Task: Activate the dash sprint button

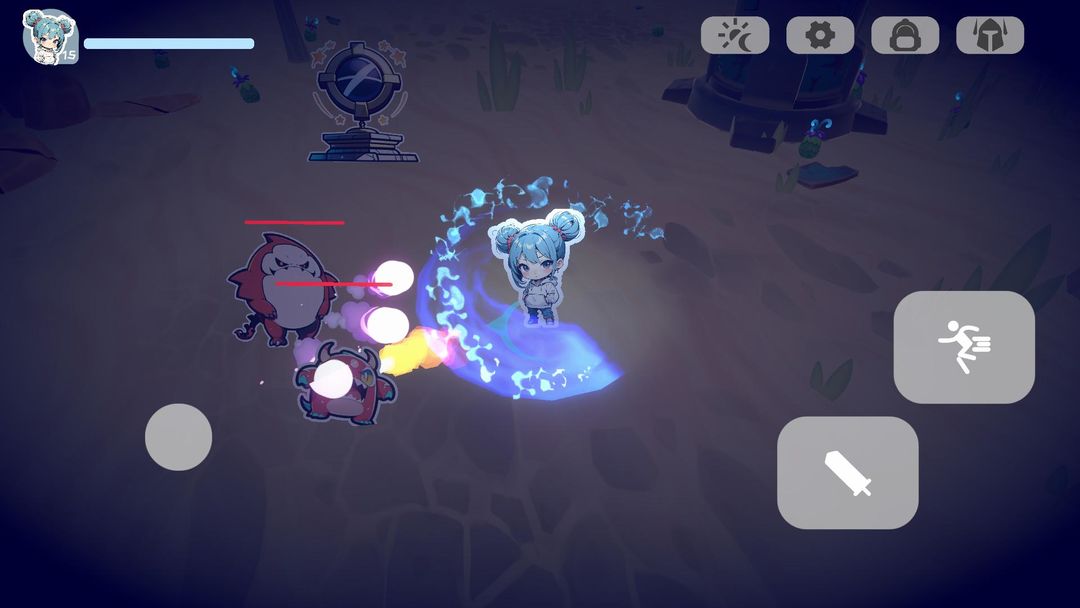Action: point(964,347)
